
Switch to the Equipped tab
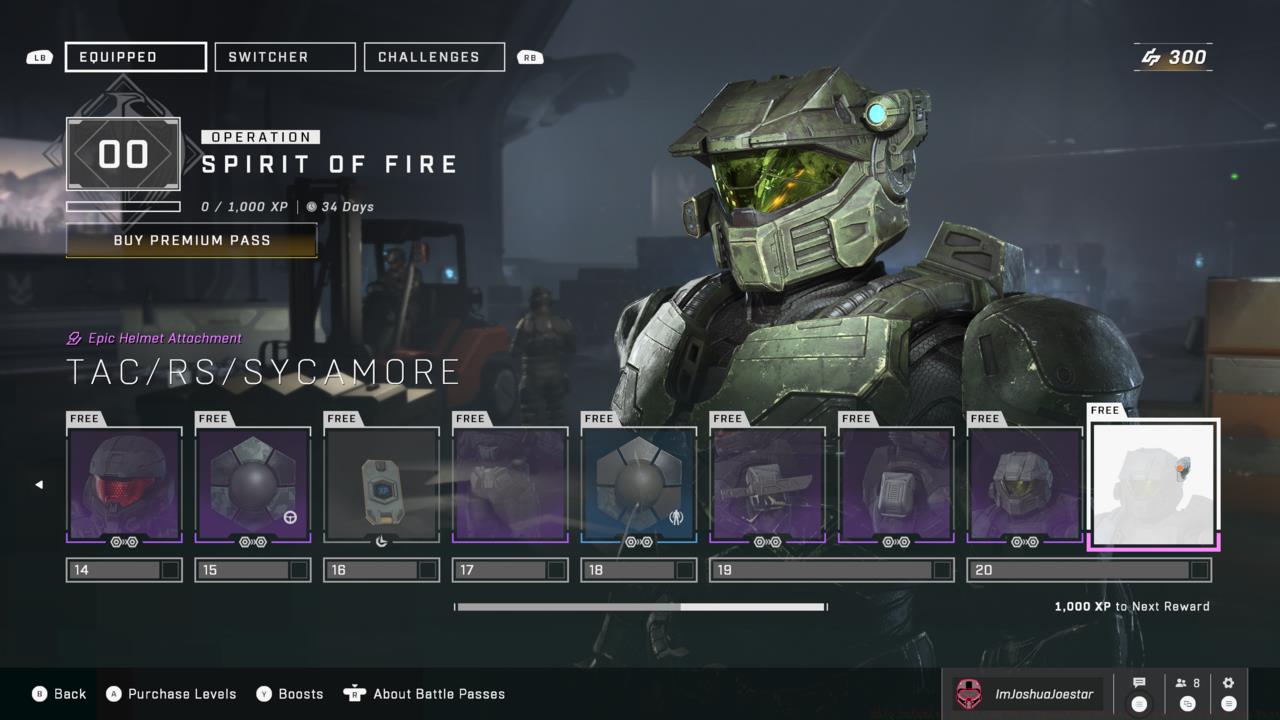click(x=136, y=57)
